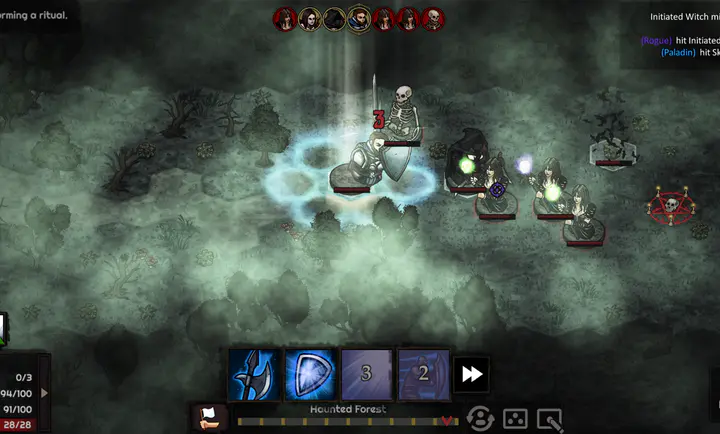Image resolution: width=720 pixels, height=434 pixels.
Task: Select the bearded Paladin turn-order portrait
Action: click(360, 18)
